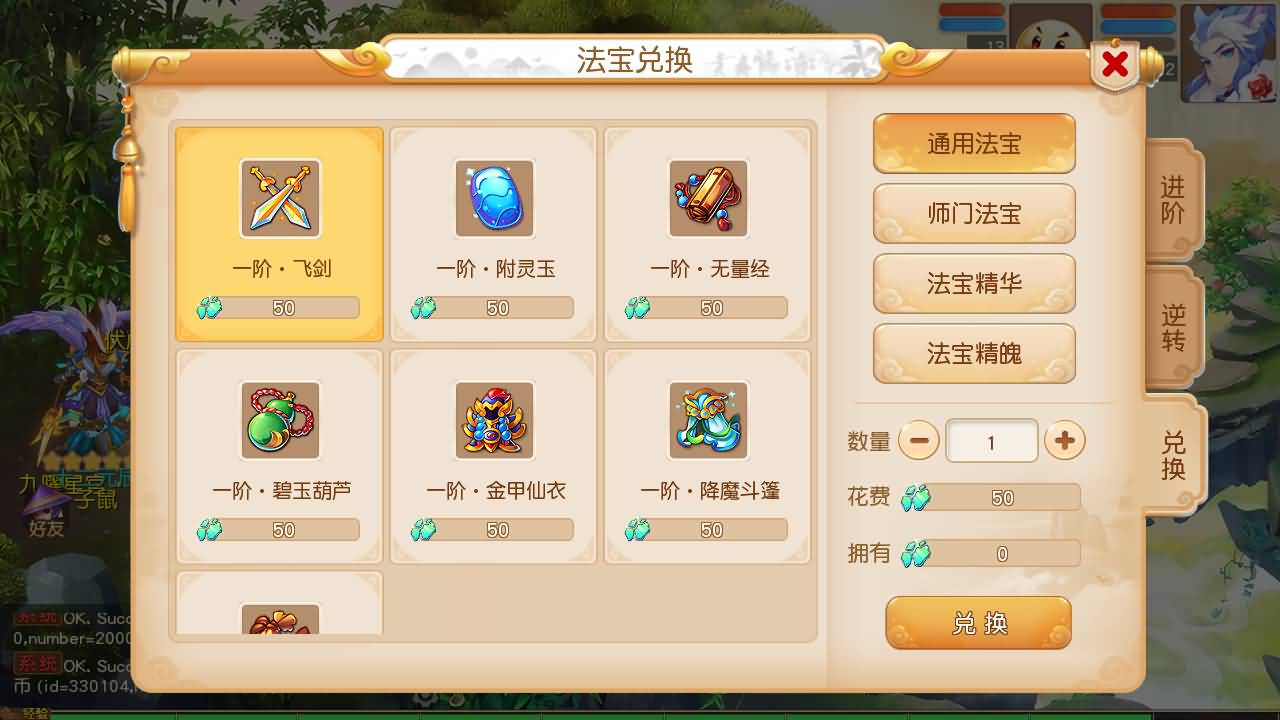The height and width of the screenshot is (720, 1280).
Task: Increase quantity with the plus button
Action: coord(1064,440)
